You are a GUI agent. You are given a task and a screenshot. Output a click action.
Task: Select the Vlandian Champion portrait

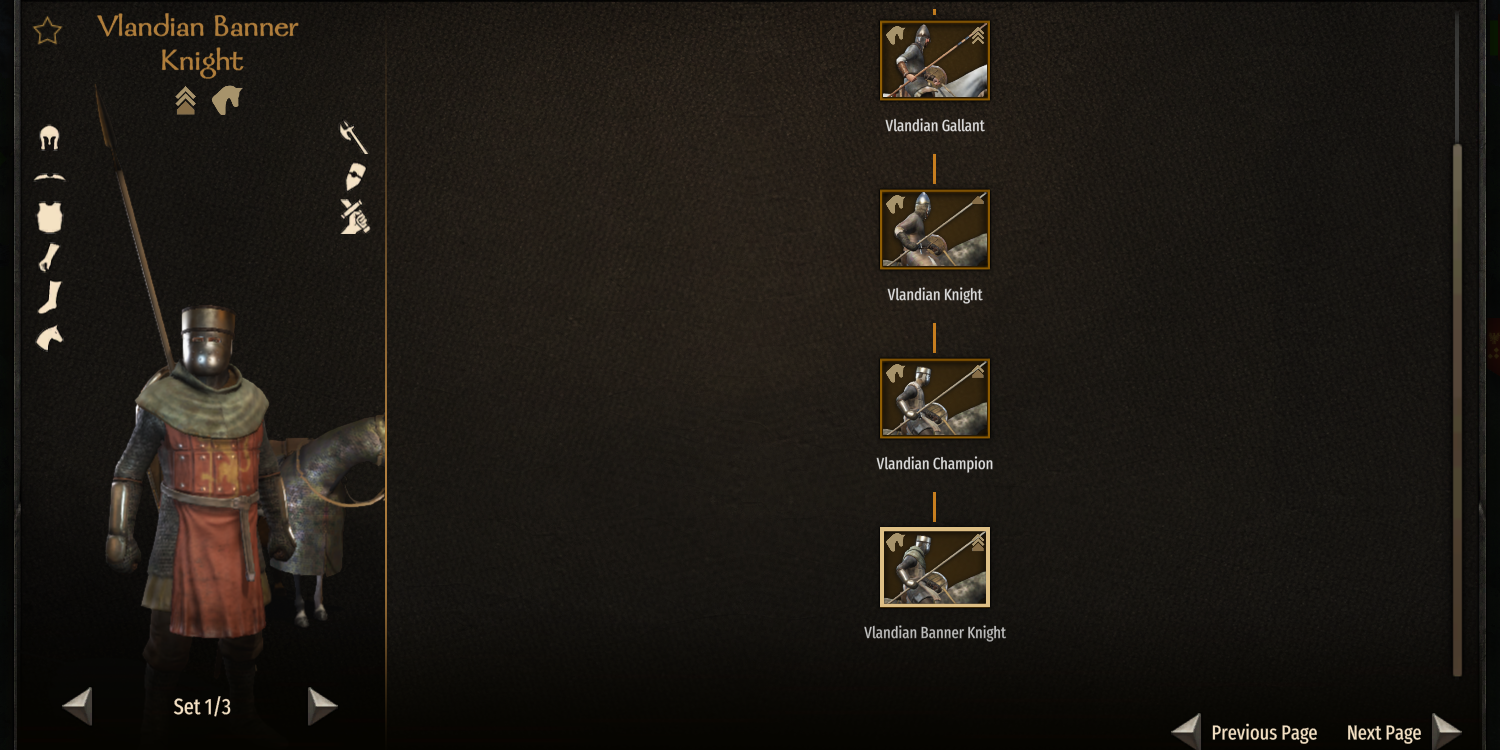coord(933,398)
